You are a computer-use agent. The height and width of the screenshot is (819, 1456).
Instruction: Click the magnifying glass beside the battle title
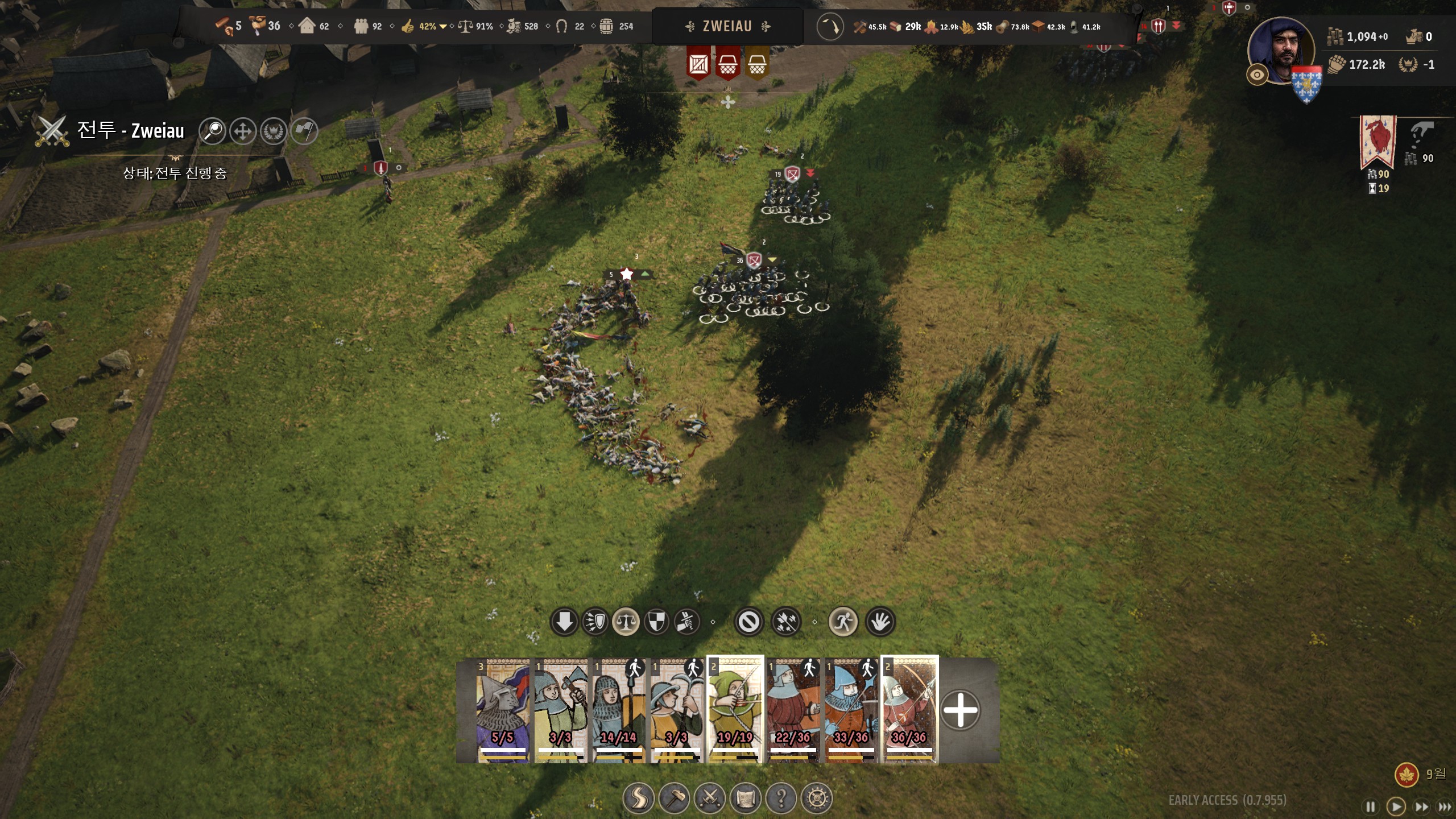point(213,131)
